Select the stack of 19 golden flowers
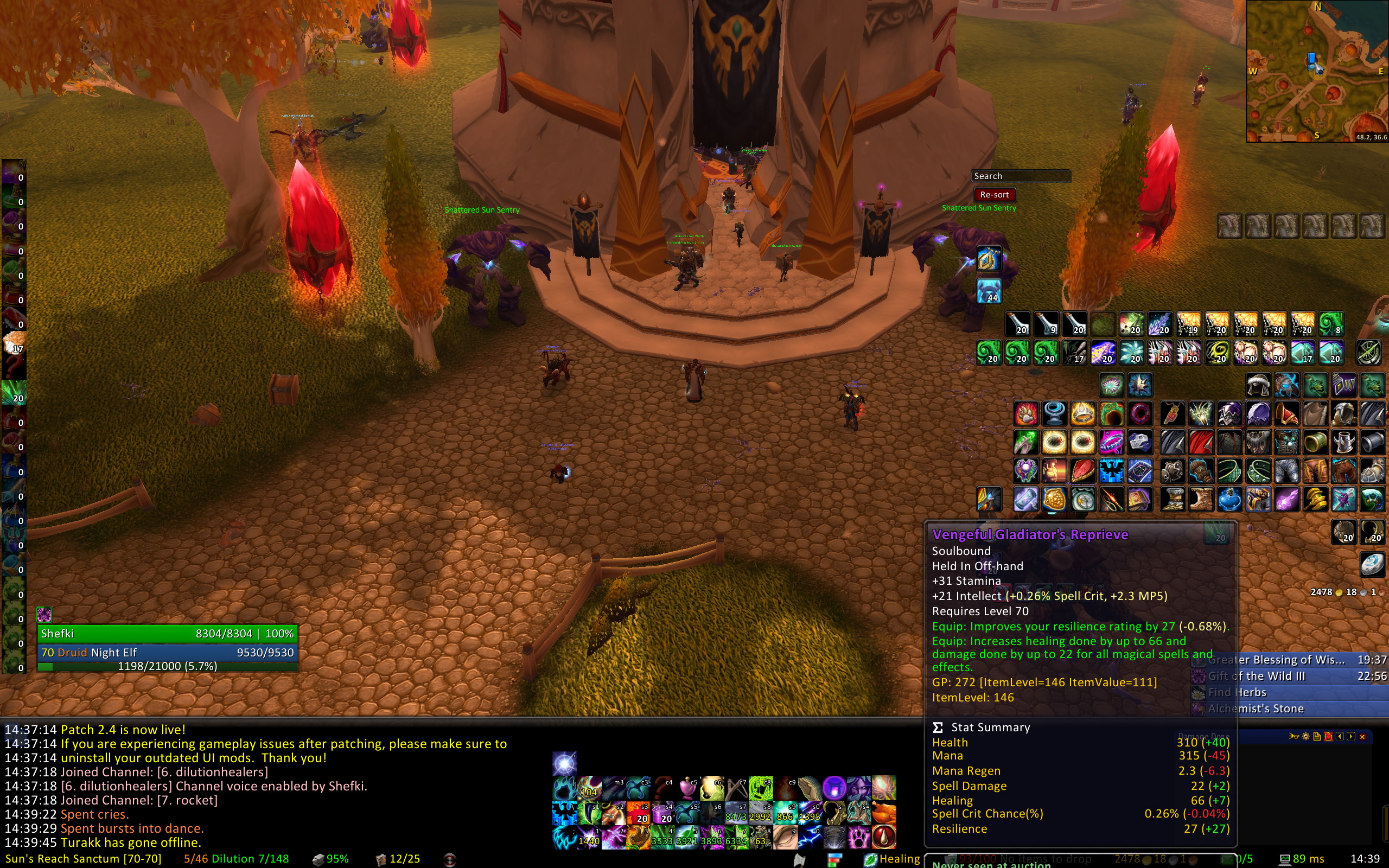1389x868 pixels. tap(1189, 324)
